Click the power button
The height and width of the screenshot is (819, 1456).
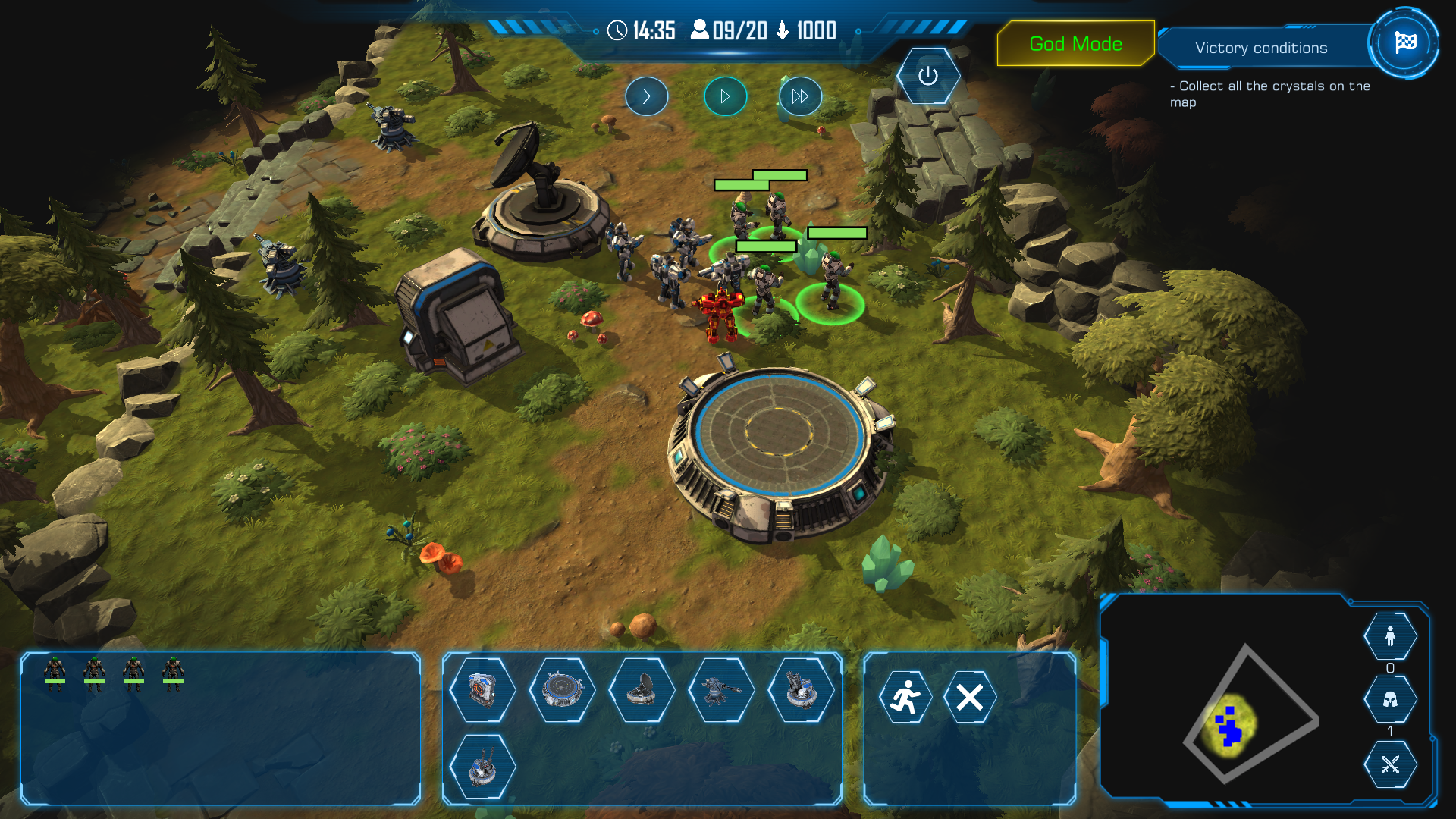(927, 76)
